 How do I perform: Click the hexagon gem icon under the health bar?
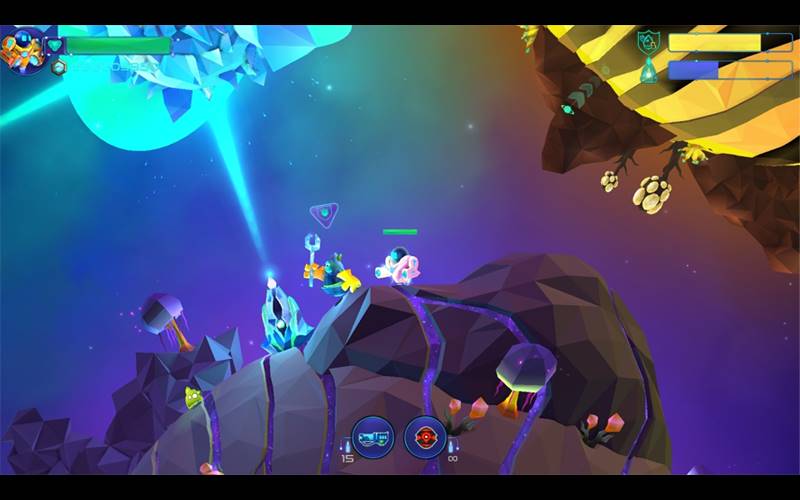59,67
